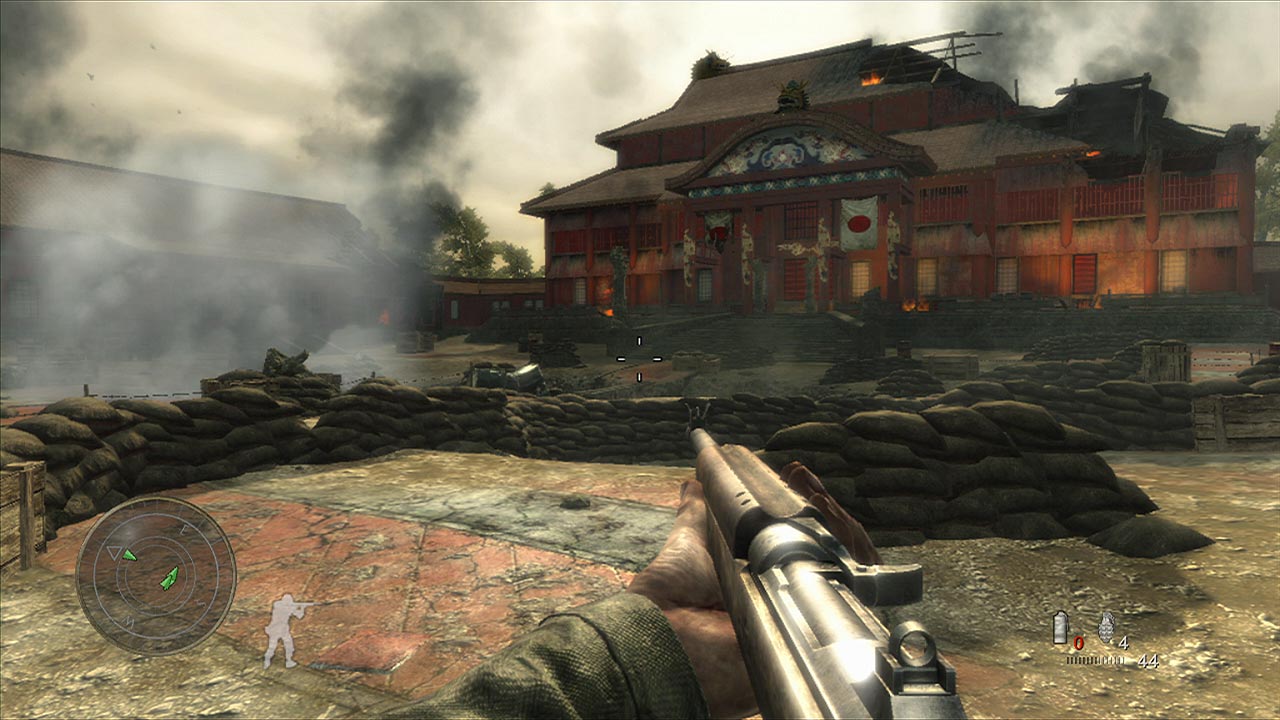Click the circular compass radar
This screenshot has height=720, width=1280.
(x=156, y=576)
